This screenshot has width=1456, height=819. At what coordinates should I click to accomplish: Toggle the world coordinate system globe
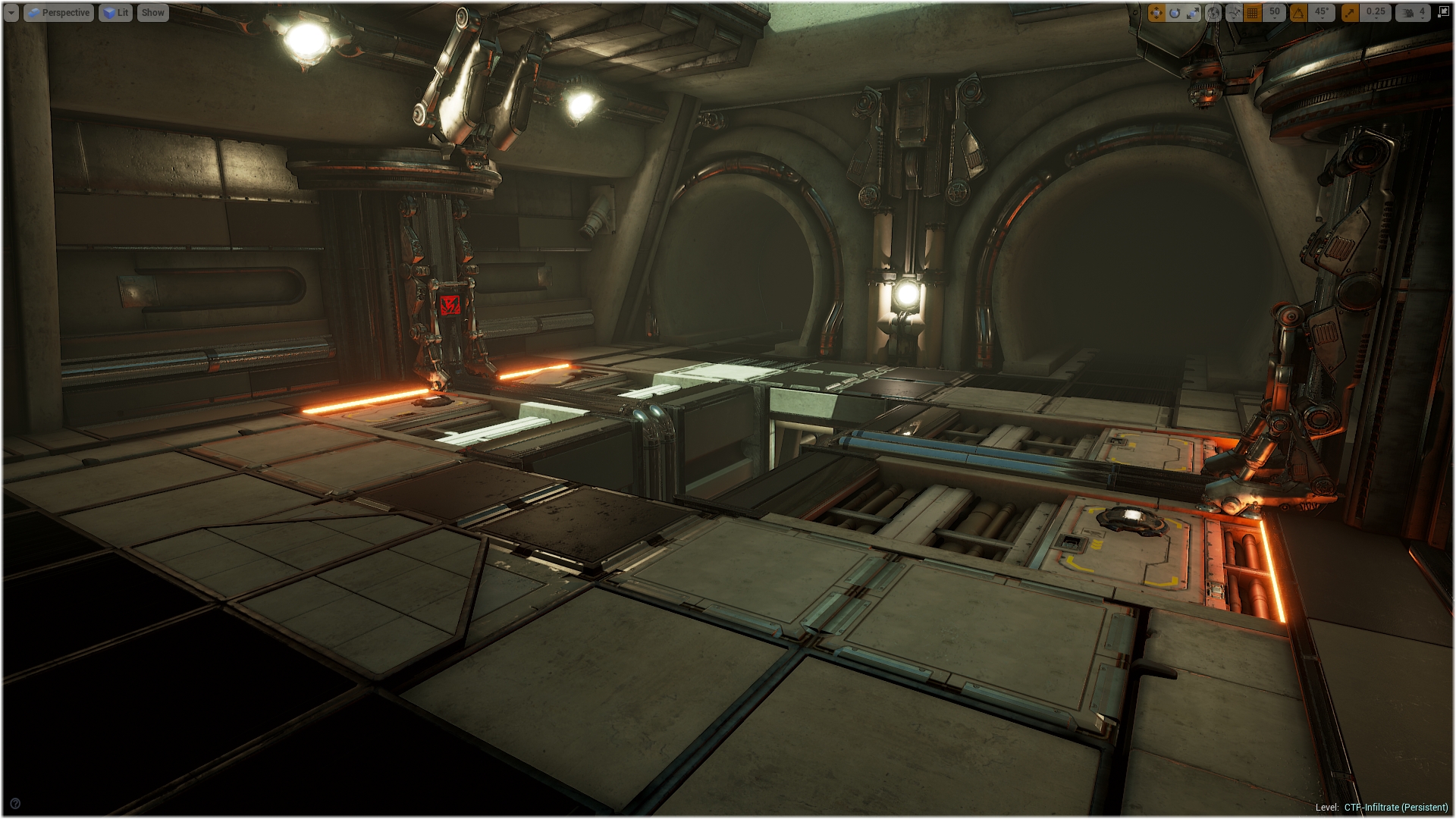click(x=1213, y=13)
